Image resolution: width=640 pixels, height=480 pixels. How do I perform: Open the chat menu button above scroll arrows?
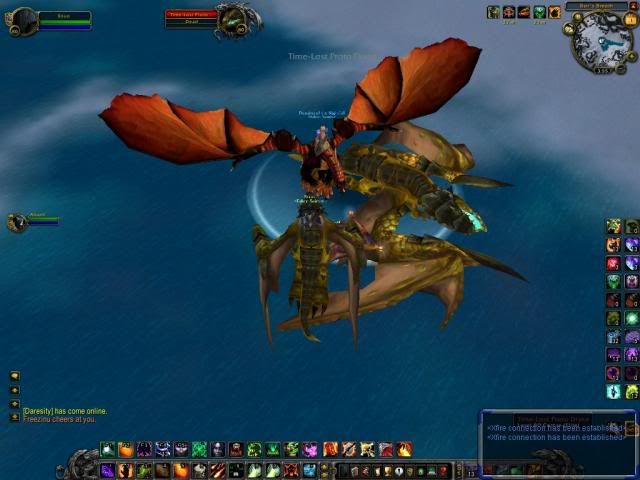coord(14,376)
